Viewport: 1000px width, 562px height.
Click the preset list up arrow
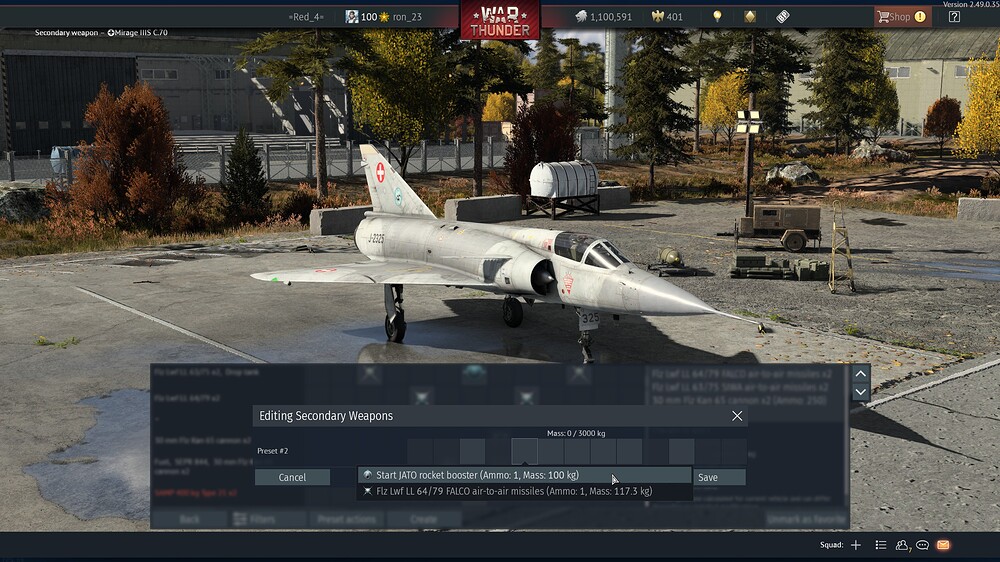[x=860, y=373]
